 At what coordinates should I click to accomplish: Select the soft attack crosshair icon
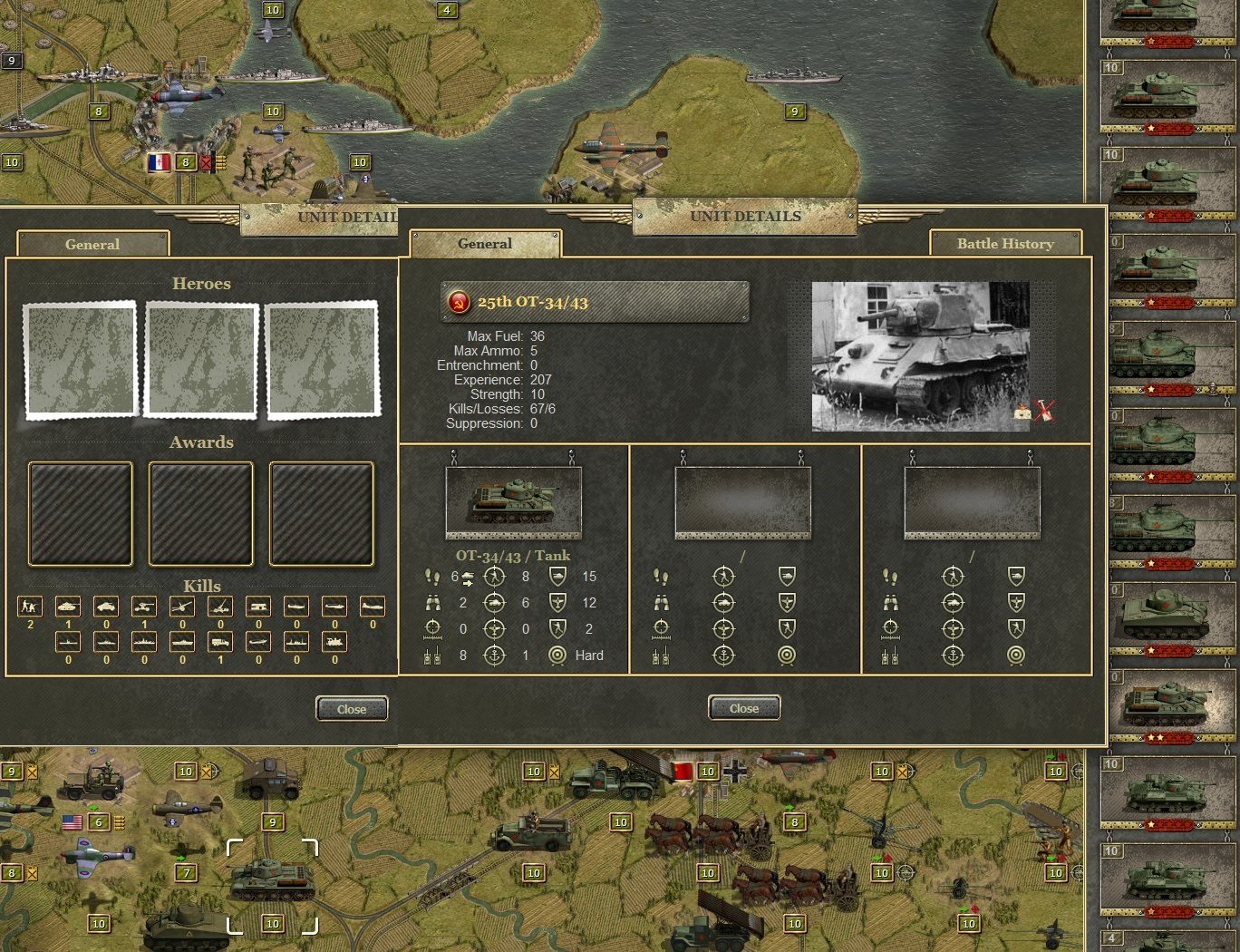click(x=494, y=577)
